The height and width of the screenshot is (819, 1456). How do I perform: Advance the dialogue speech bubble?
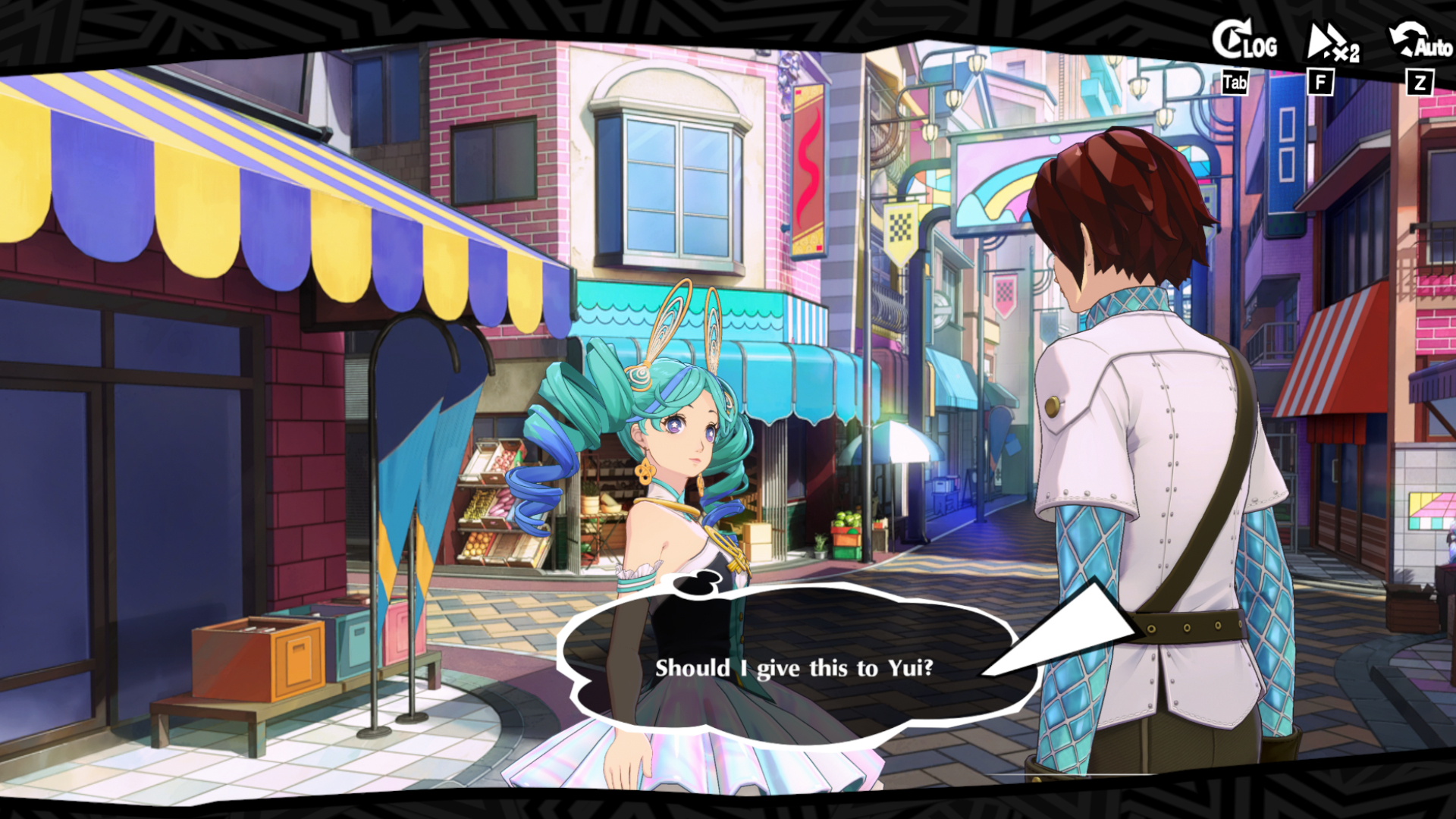(x=793, y=667)
